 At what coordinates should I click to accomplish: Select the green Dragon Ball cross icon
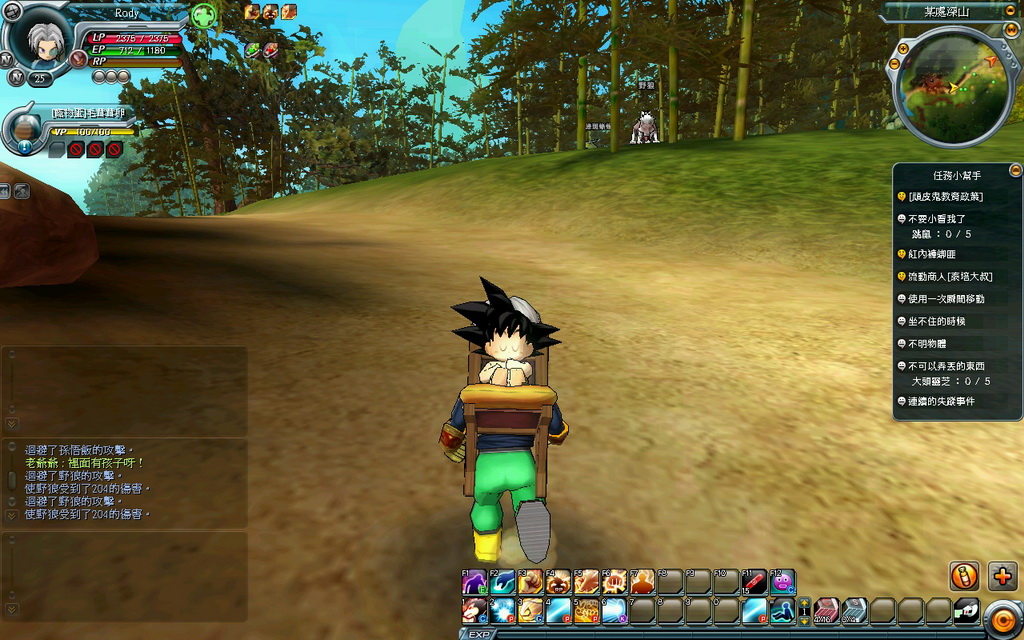click(204, 16)
